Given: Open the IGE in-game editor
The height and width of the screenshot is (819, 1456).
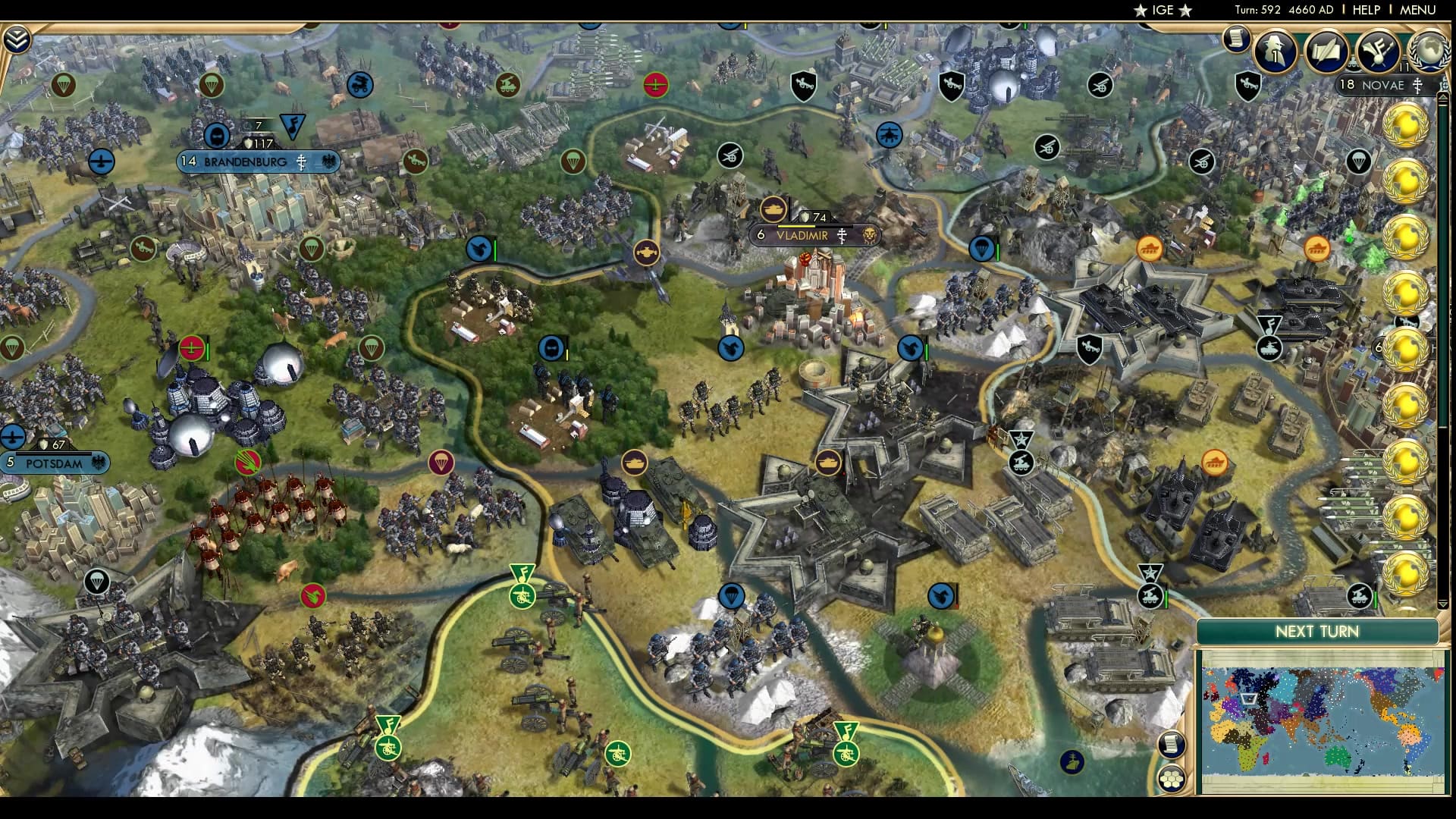Looking at the screenshot, I should [x=1163, y=10].
